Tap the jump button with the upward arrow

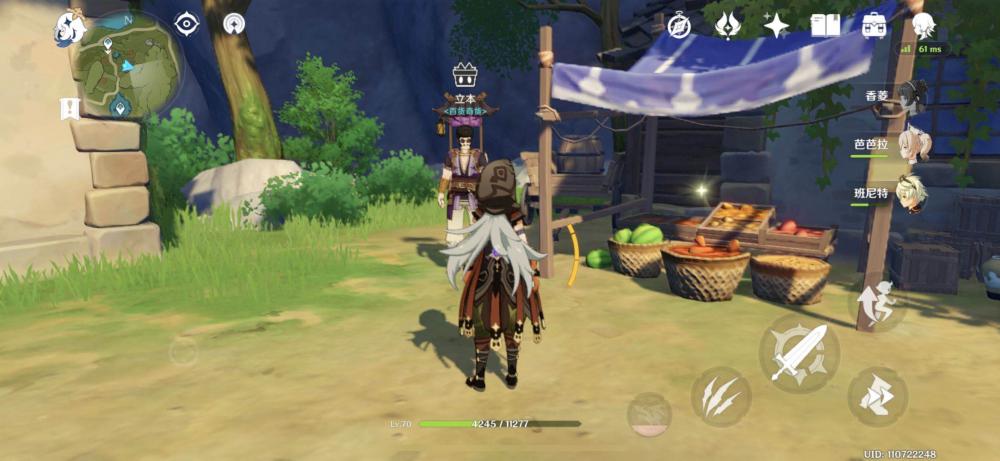[x=877, y=303]
